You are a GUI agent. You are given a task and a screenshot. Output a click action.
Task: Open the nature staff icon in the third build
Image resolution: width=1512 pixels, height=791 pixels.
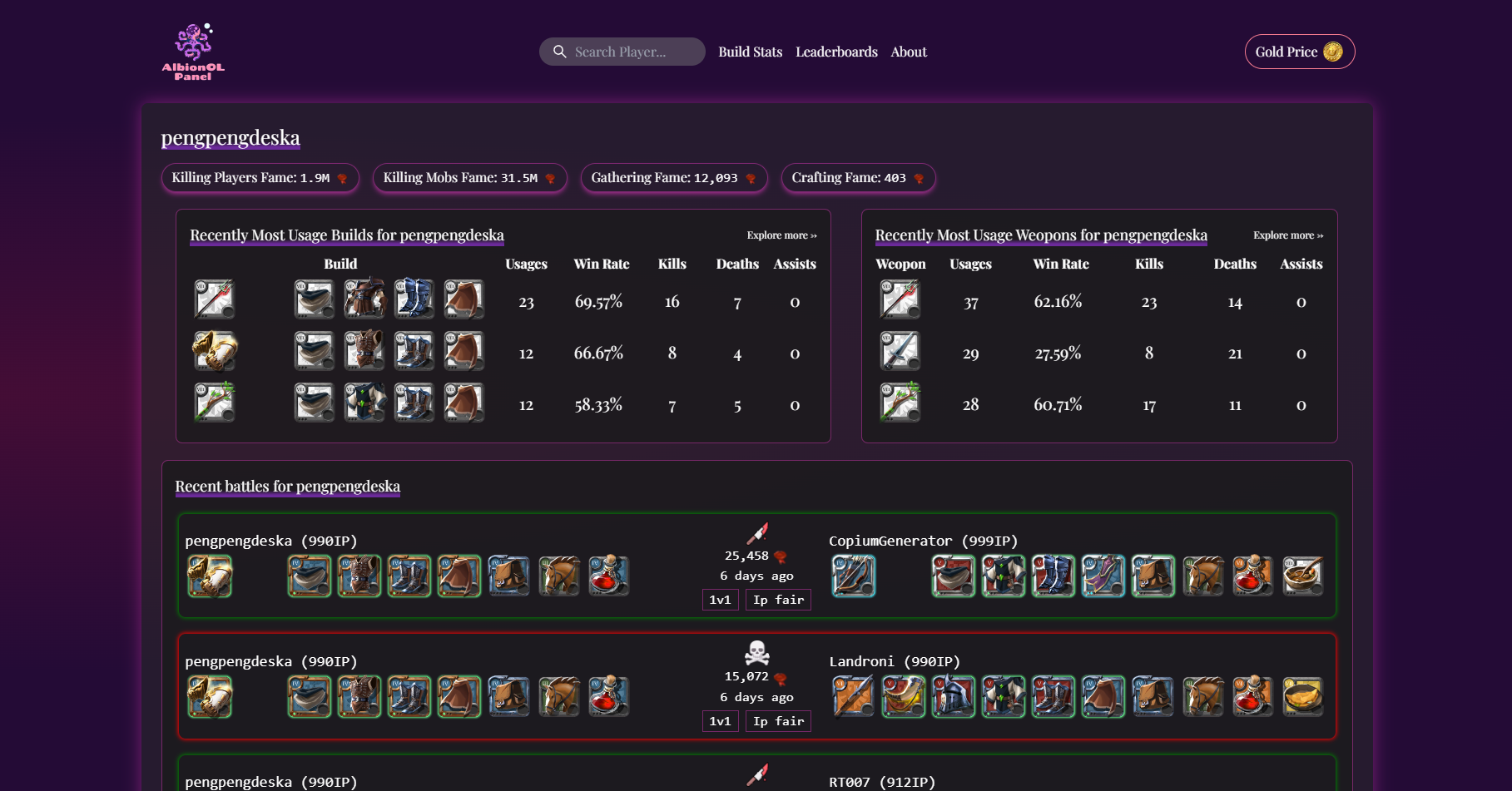[x=214, y=402]
